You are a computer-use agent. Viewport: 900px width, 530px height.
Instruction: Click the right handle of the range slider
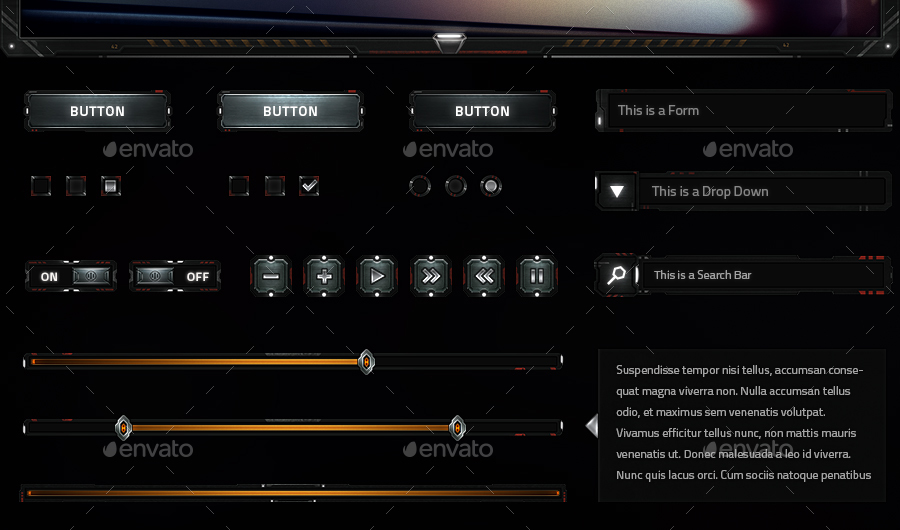point(457,427)
